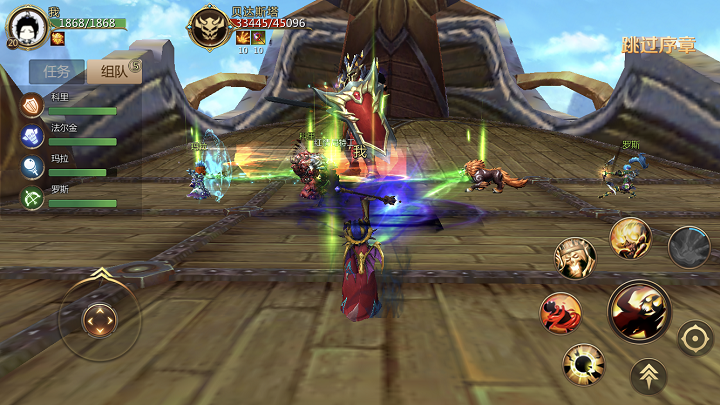The width and height of the screenshot is (720, 405).
Task: Tap the upward arrows jump button
Action: pos(649,376)
